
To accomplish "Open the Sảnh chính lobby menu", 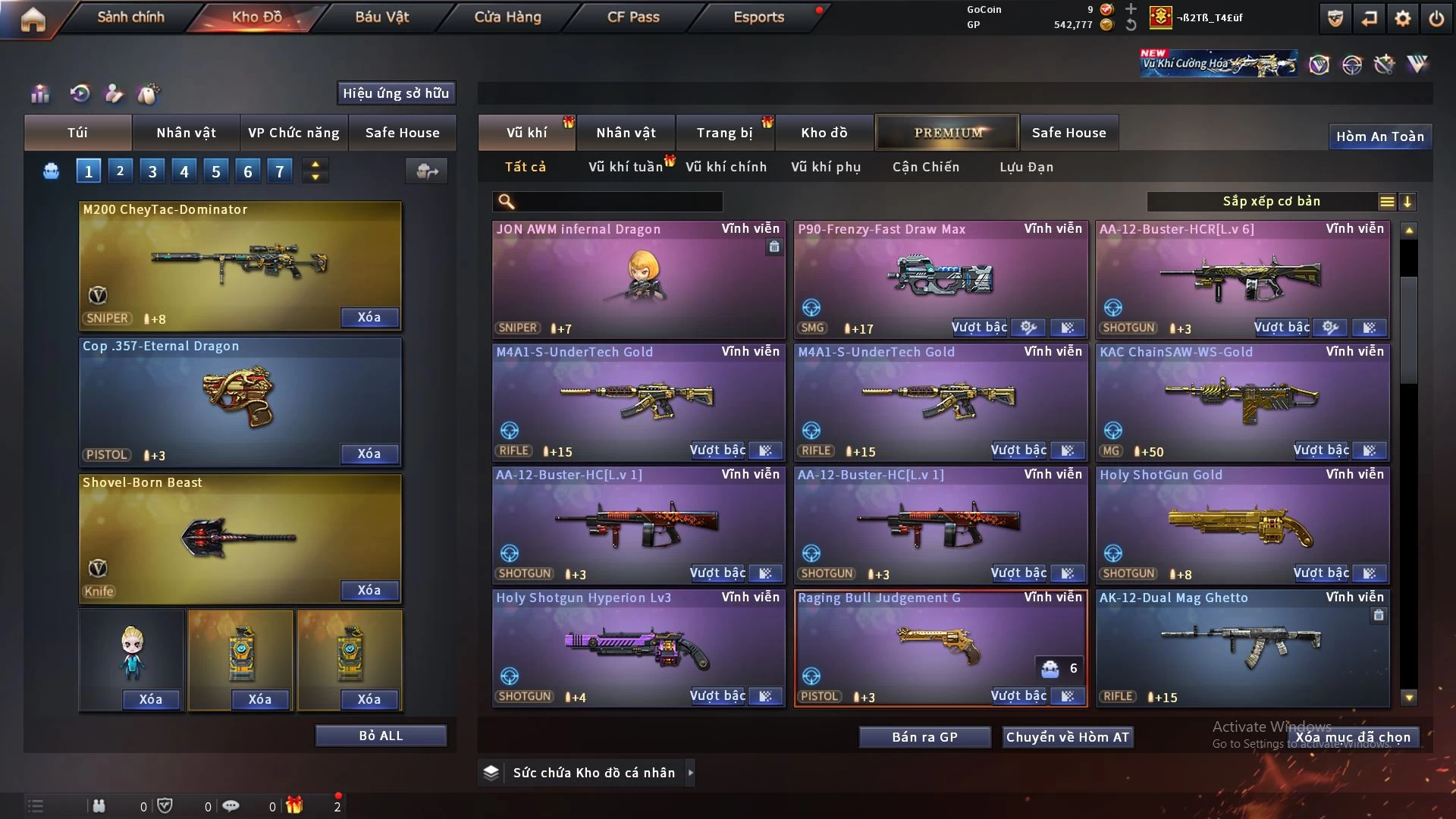I will pyautogui.click(x=130, y=17).
